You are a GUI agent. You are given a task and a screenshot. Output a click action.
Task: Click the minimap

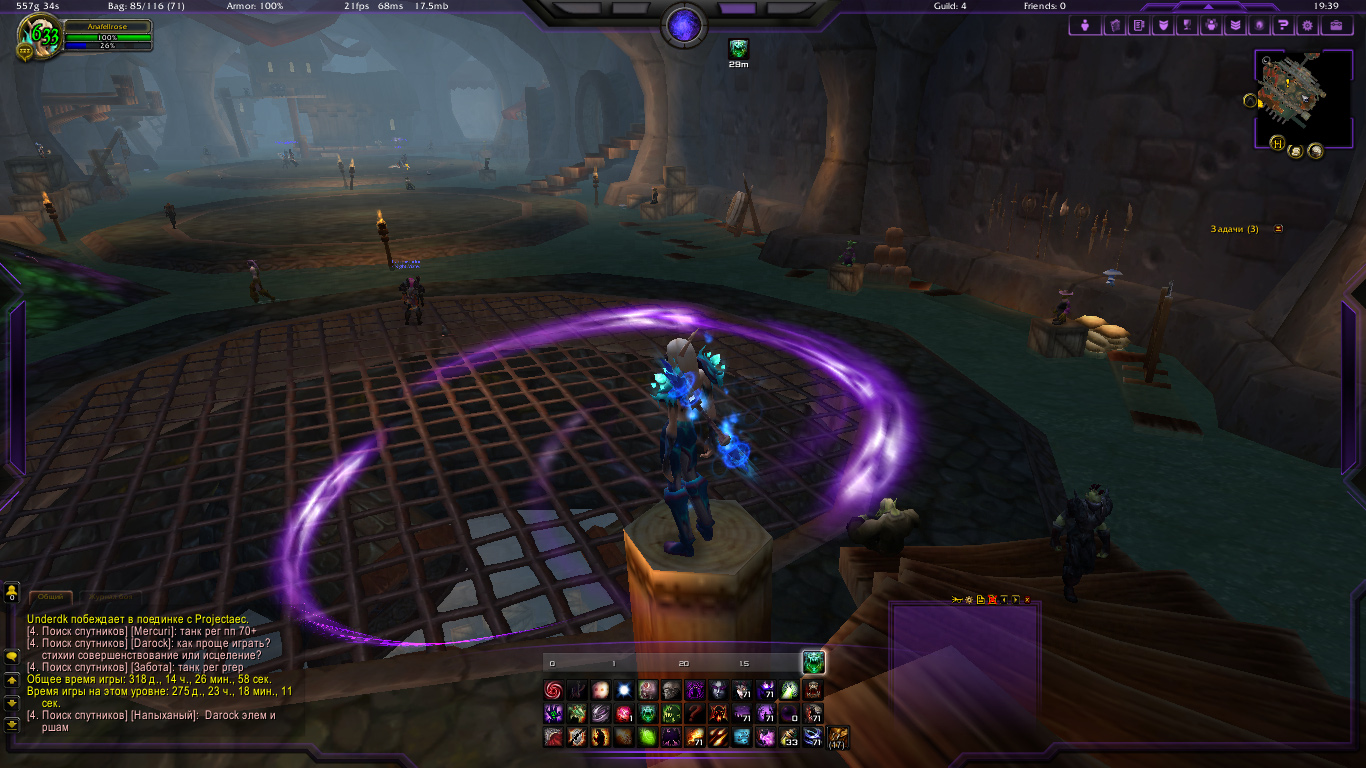[1301, 93]
